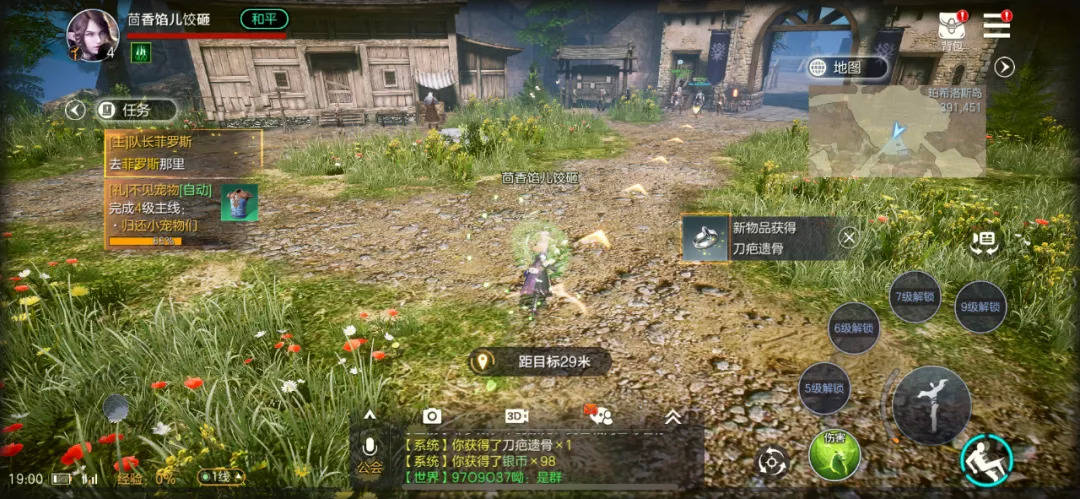Close the 新物品获得 item notification

click(848, 237)
